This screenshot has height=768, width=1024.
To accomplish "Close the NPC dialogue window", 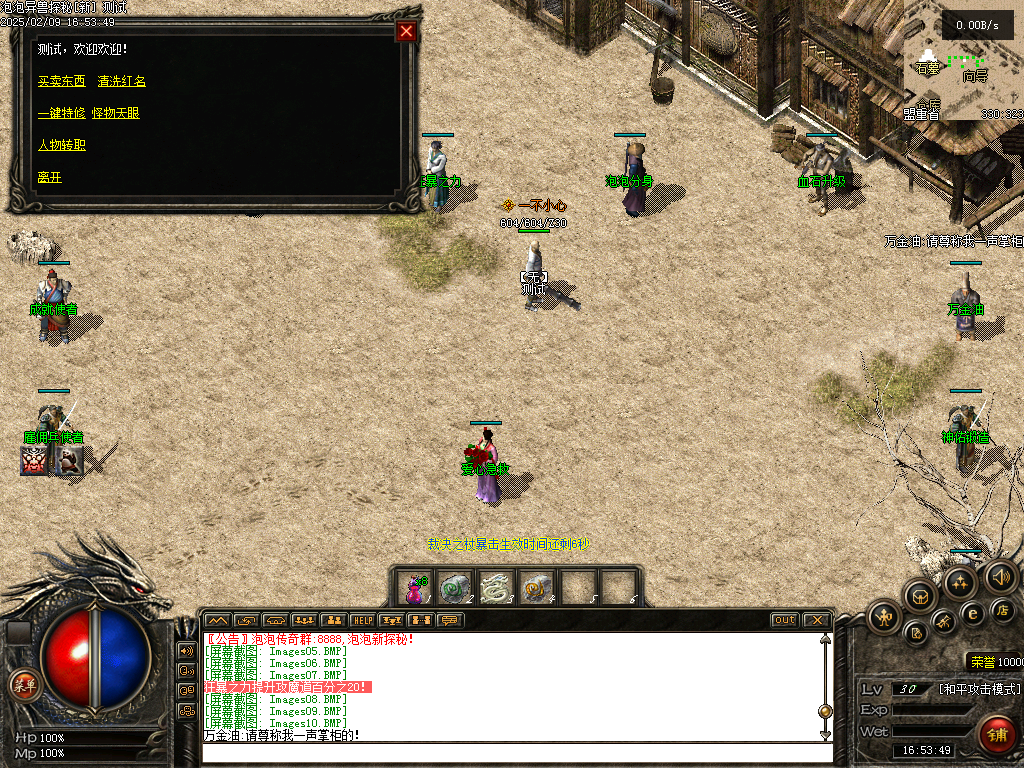I will (406, 31).
